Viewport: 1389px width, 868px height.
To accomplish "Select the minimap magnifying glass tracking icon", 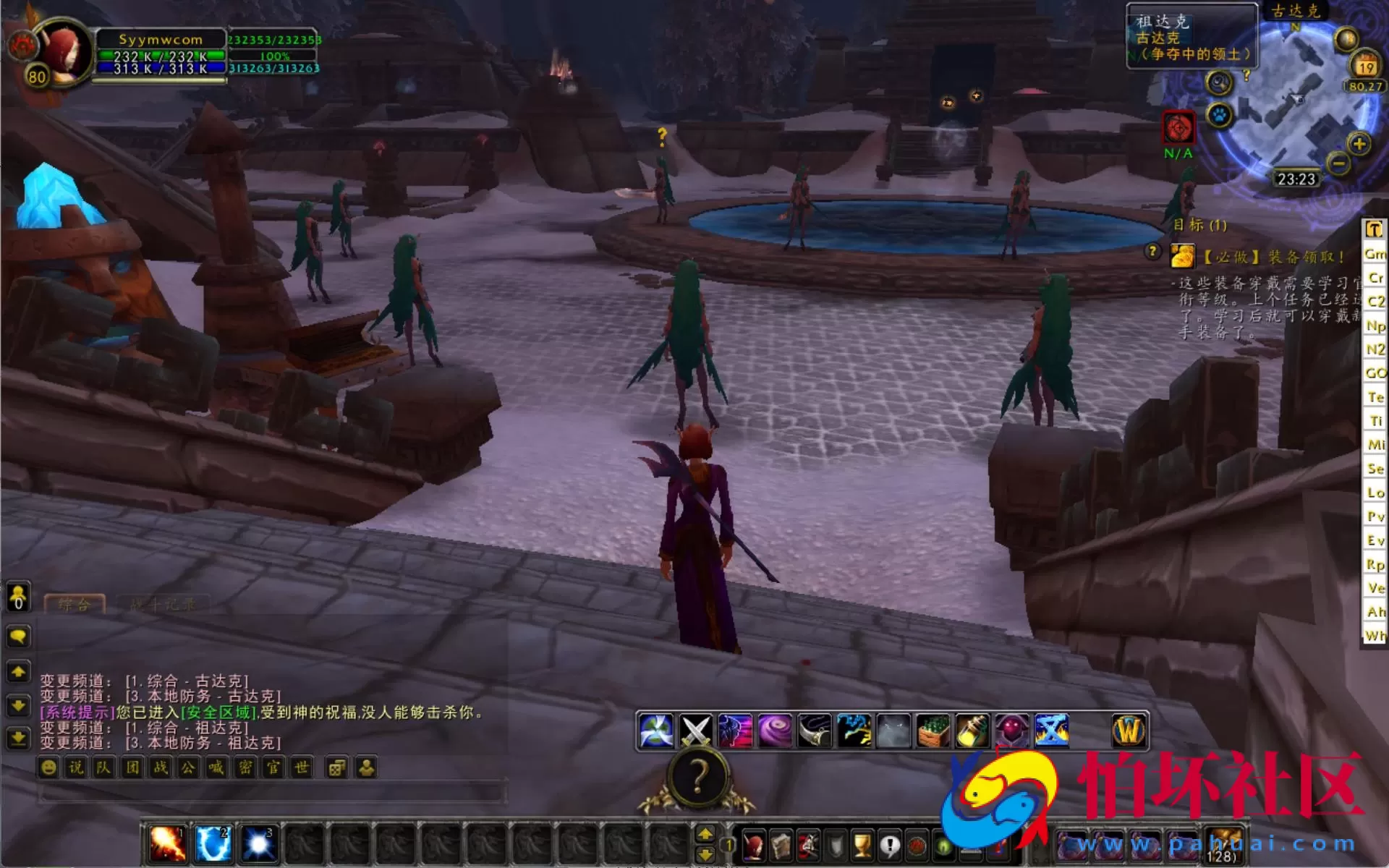I will (1219, 83).
